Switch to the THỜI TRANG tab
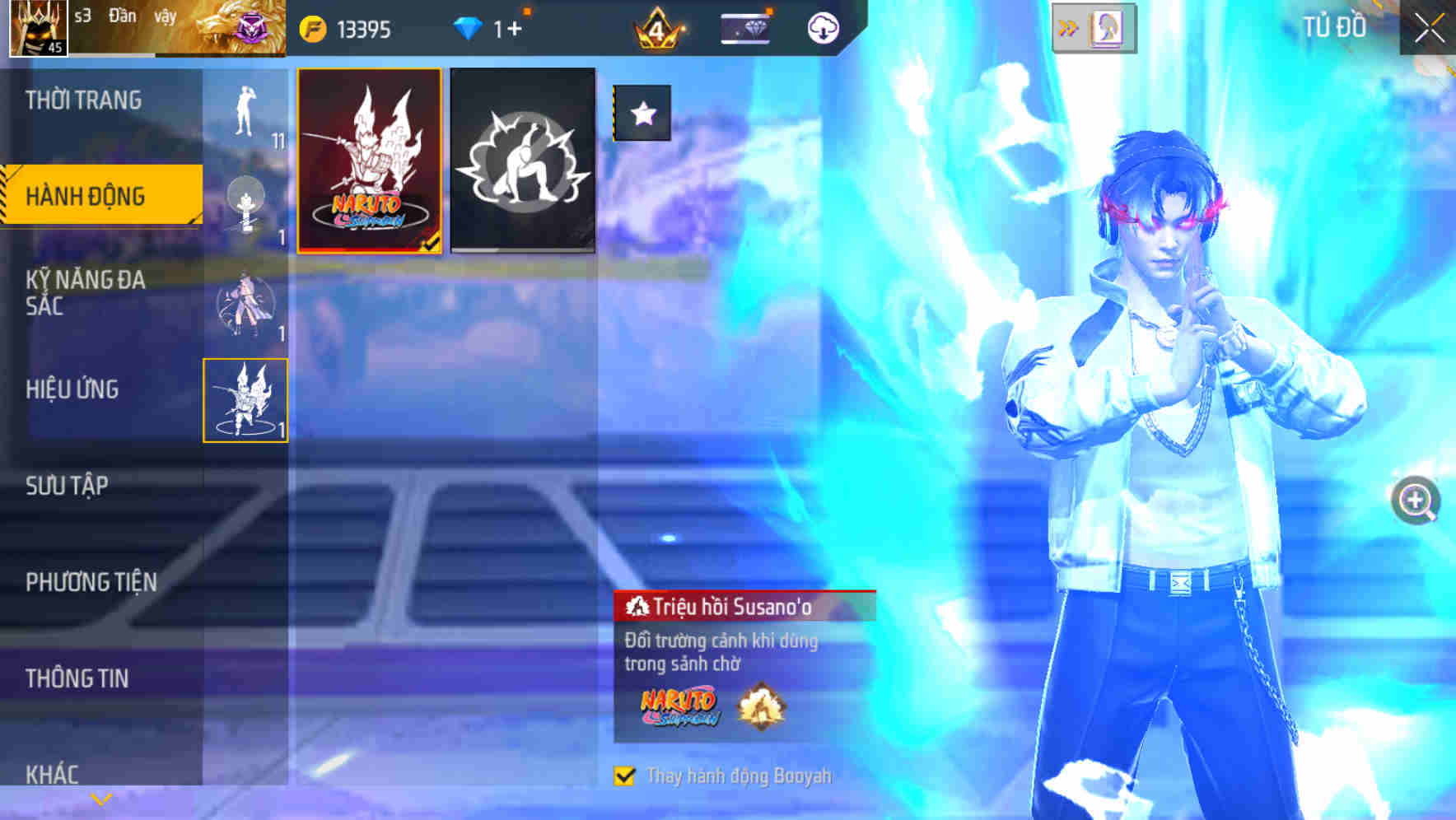Image resolution: width=1456 pixels, height=820 pixels. tap(82, 99)
